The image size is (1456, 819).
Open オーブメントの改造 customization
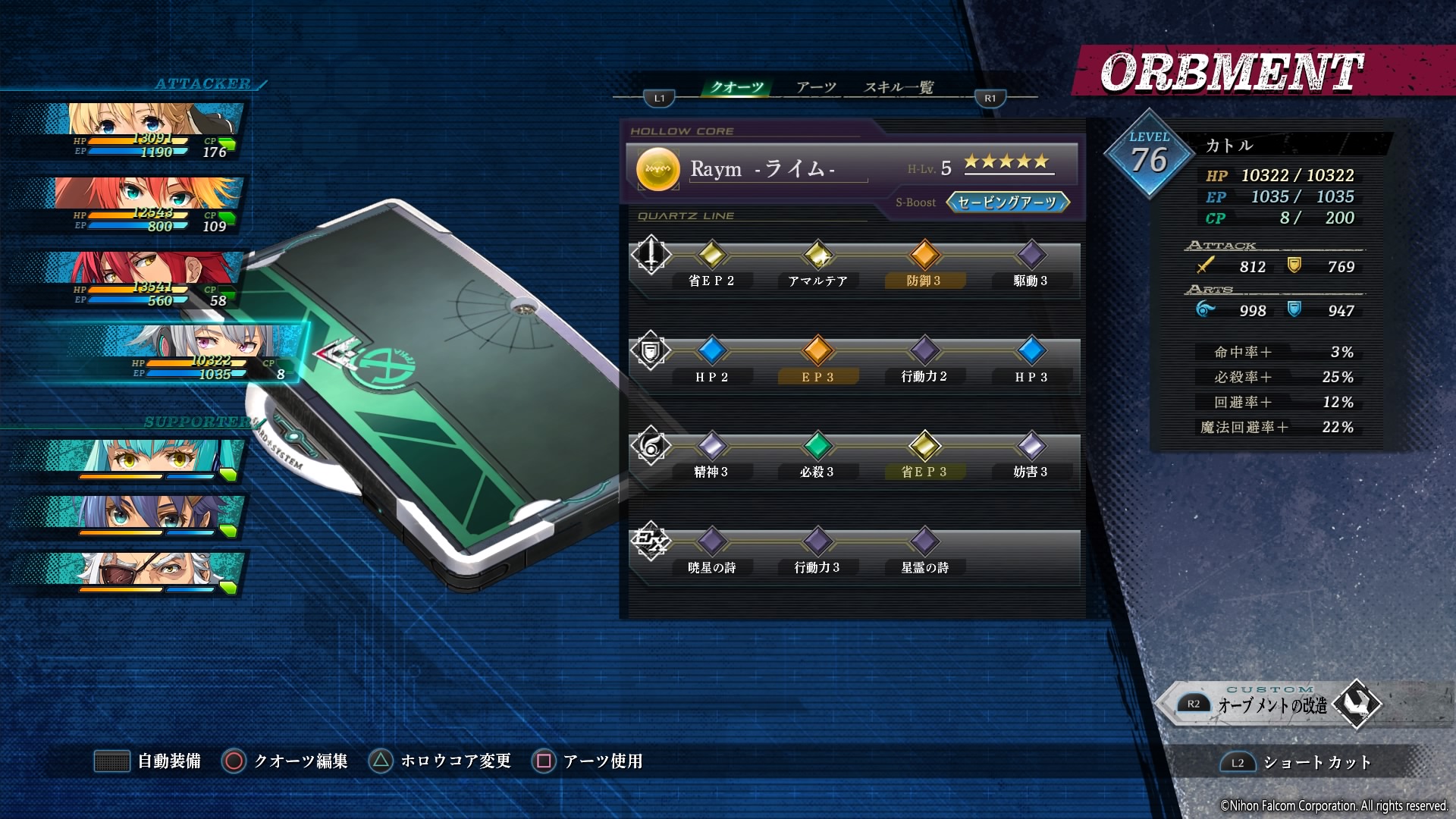pos(1274,705)
